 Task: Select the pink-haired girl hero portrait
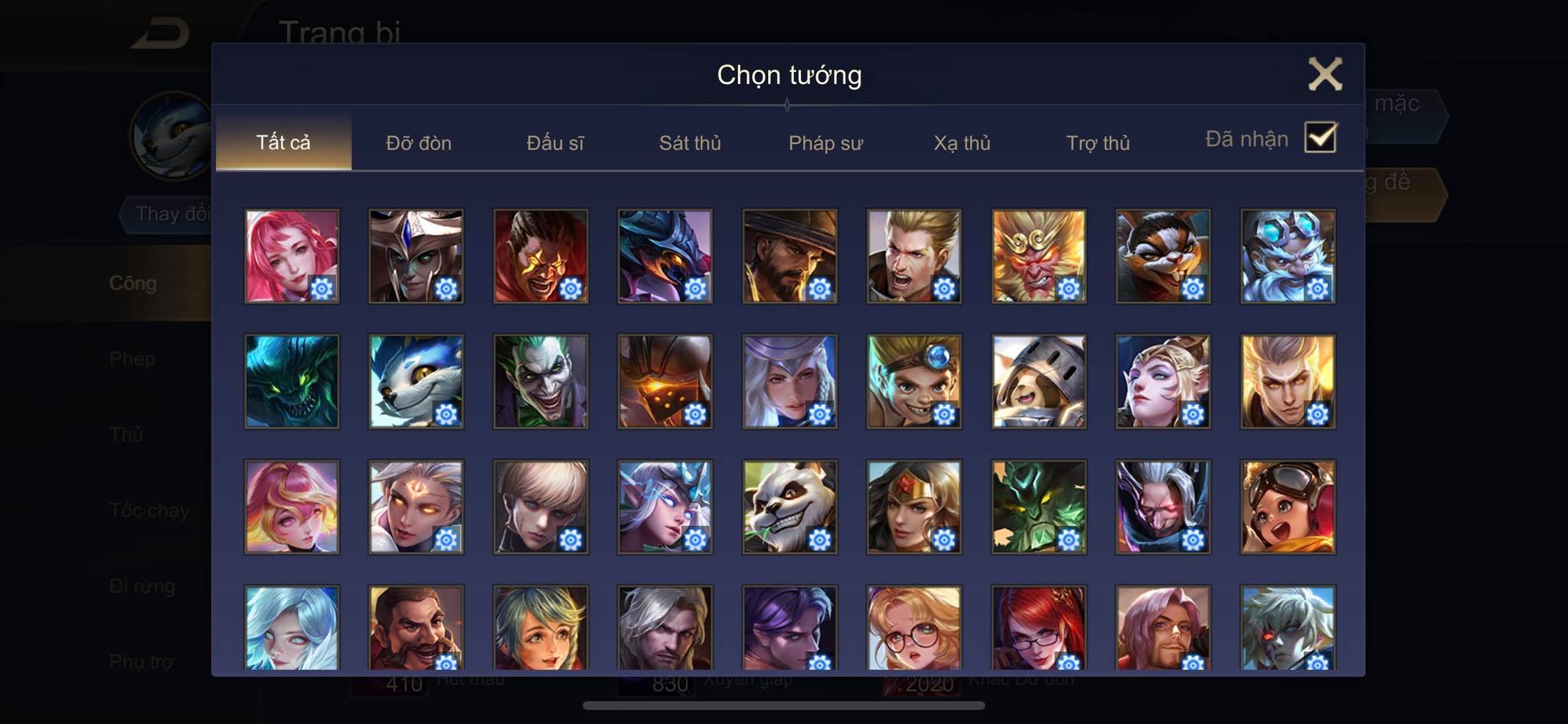[x=292, y=256]
